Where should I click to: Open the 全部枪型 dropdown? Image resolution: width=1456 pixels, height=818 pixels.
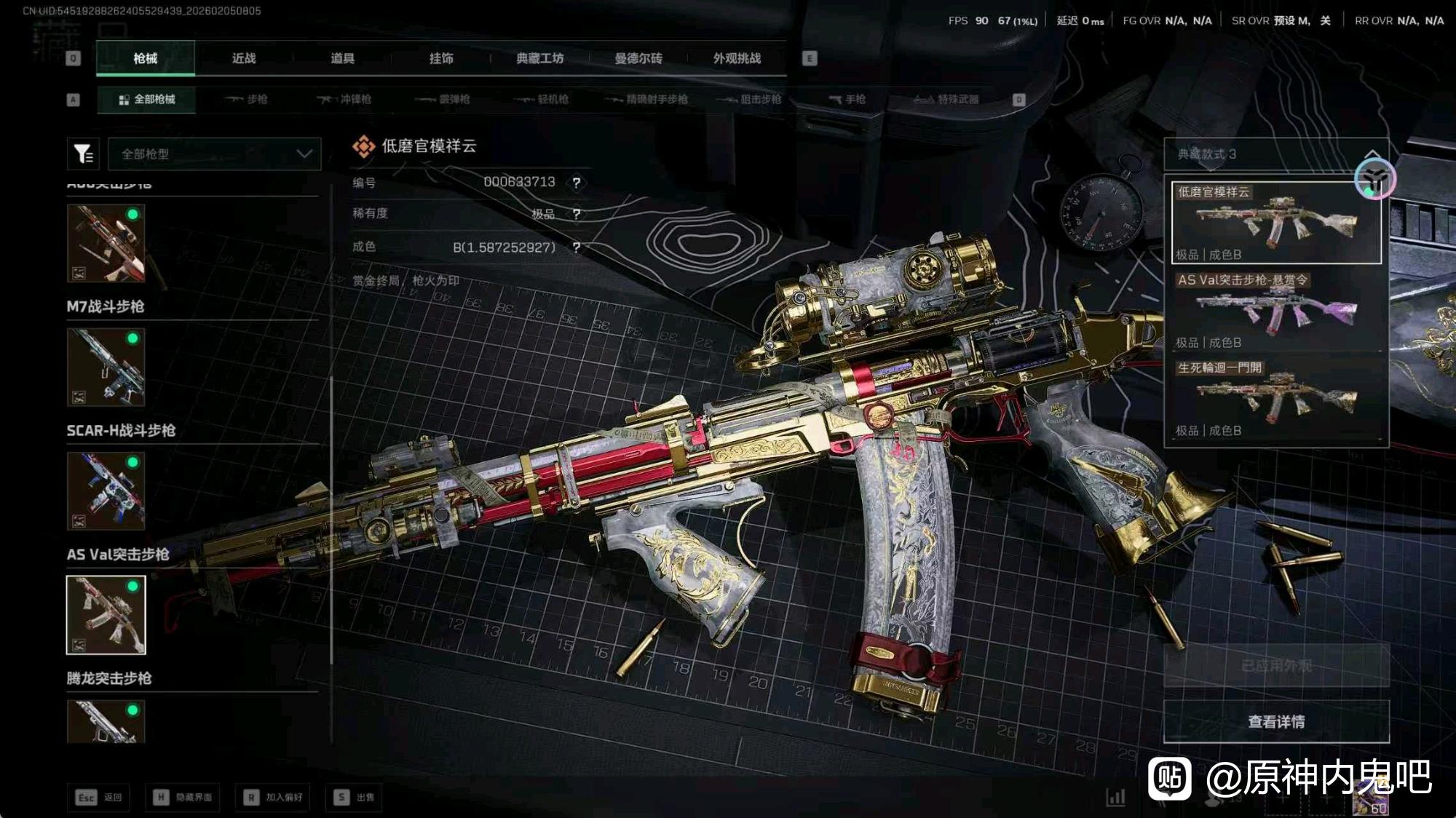[x=215, y=154]
